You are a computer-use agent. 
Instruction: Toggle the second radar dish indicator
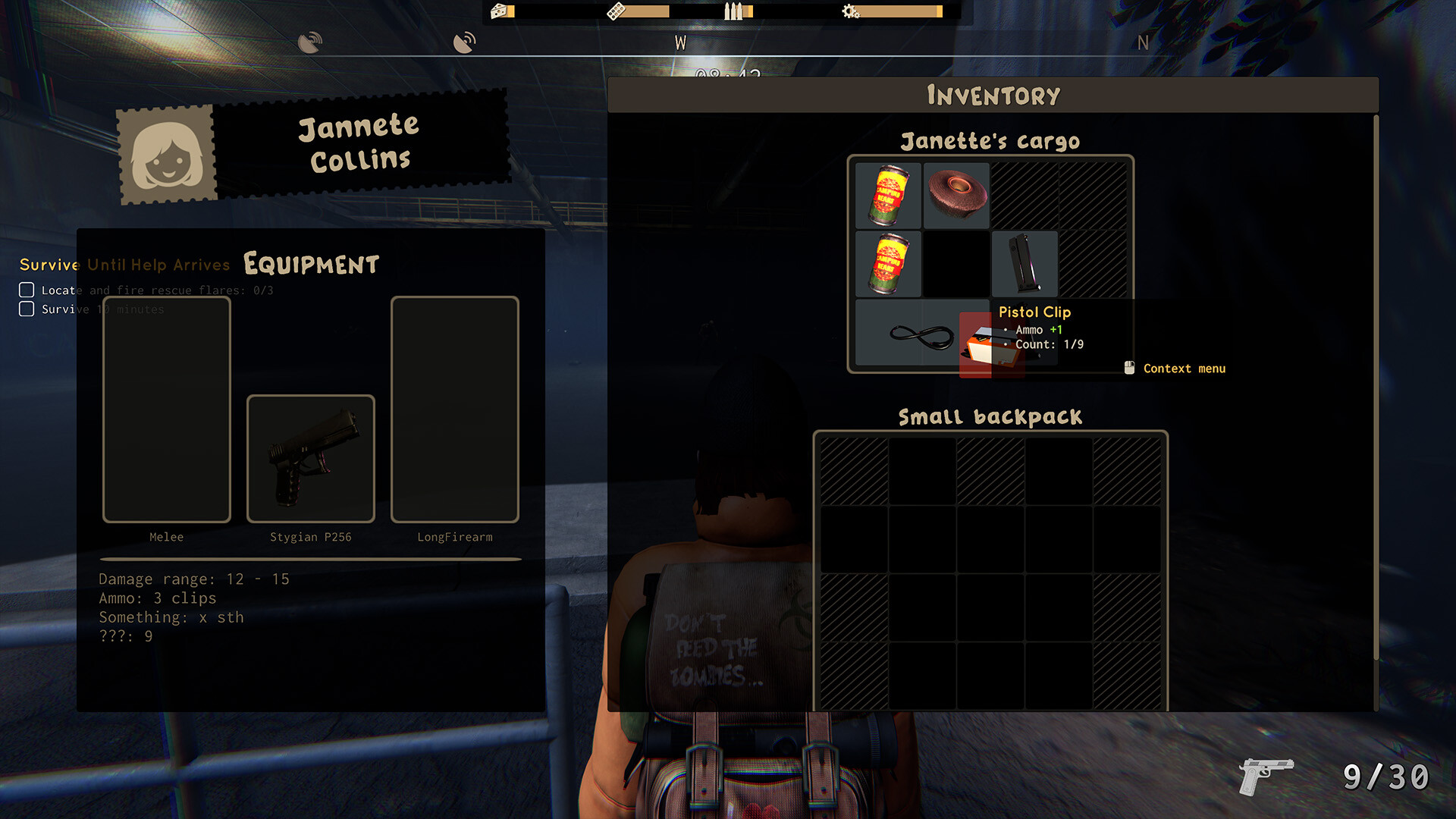(x=464, y=40)
